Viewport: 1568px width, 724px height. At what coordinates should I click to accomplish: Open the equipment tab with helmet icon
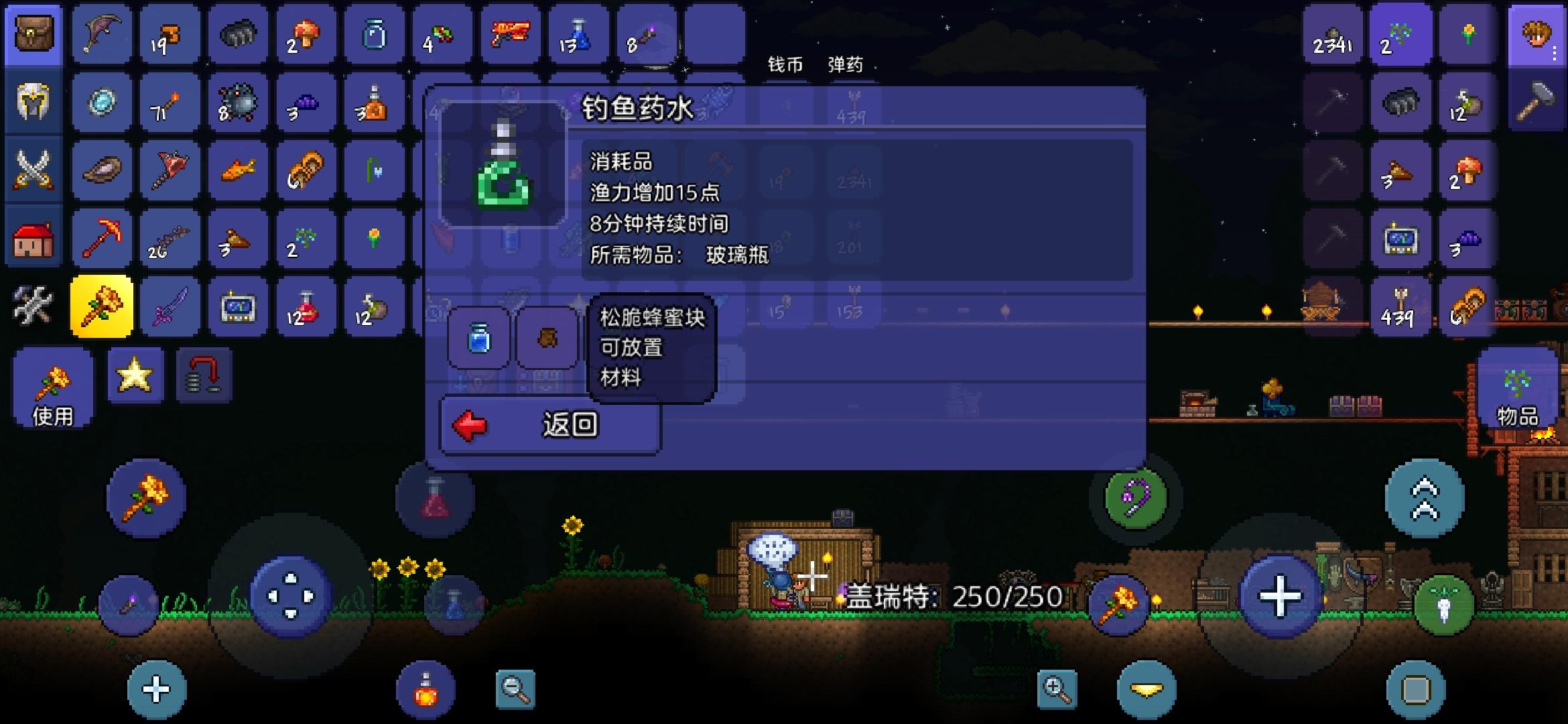32,102
